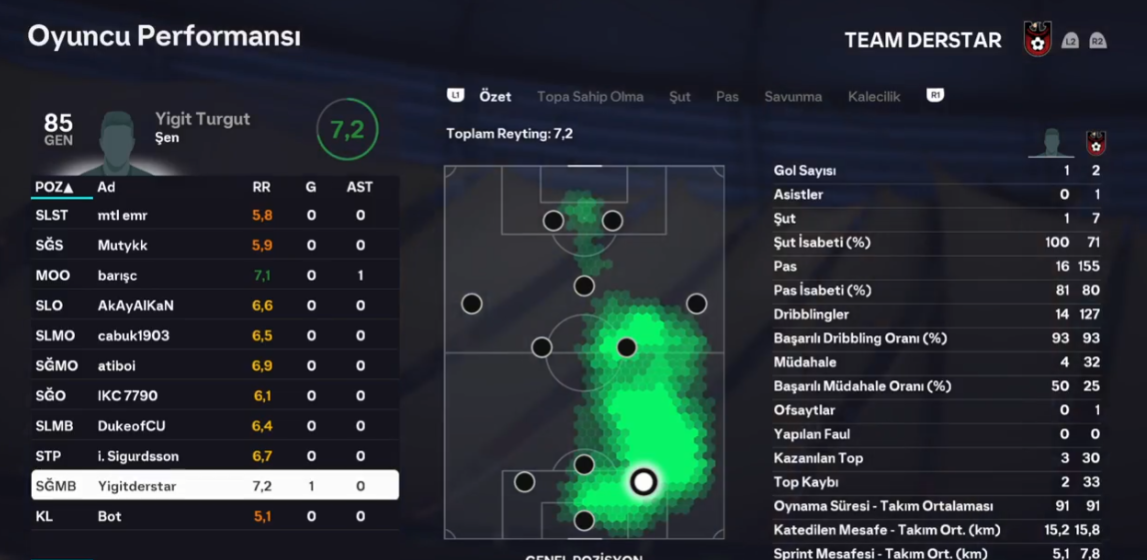Image resolution: width=1147 pixels, height=560 pixels.
Task: Switch to the Savunma tab
Action: pyautogui.click(x=793, y=97)
